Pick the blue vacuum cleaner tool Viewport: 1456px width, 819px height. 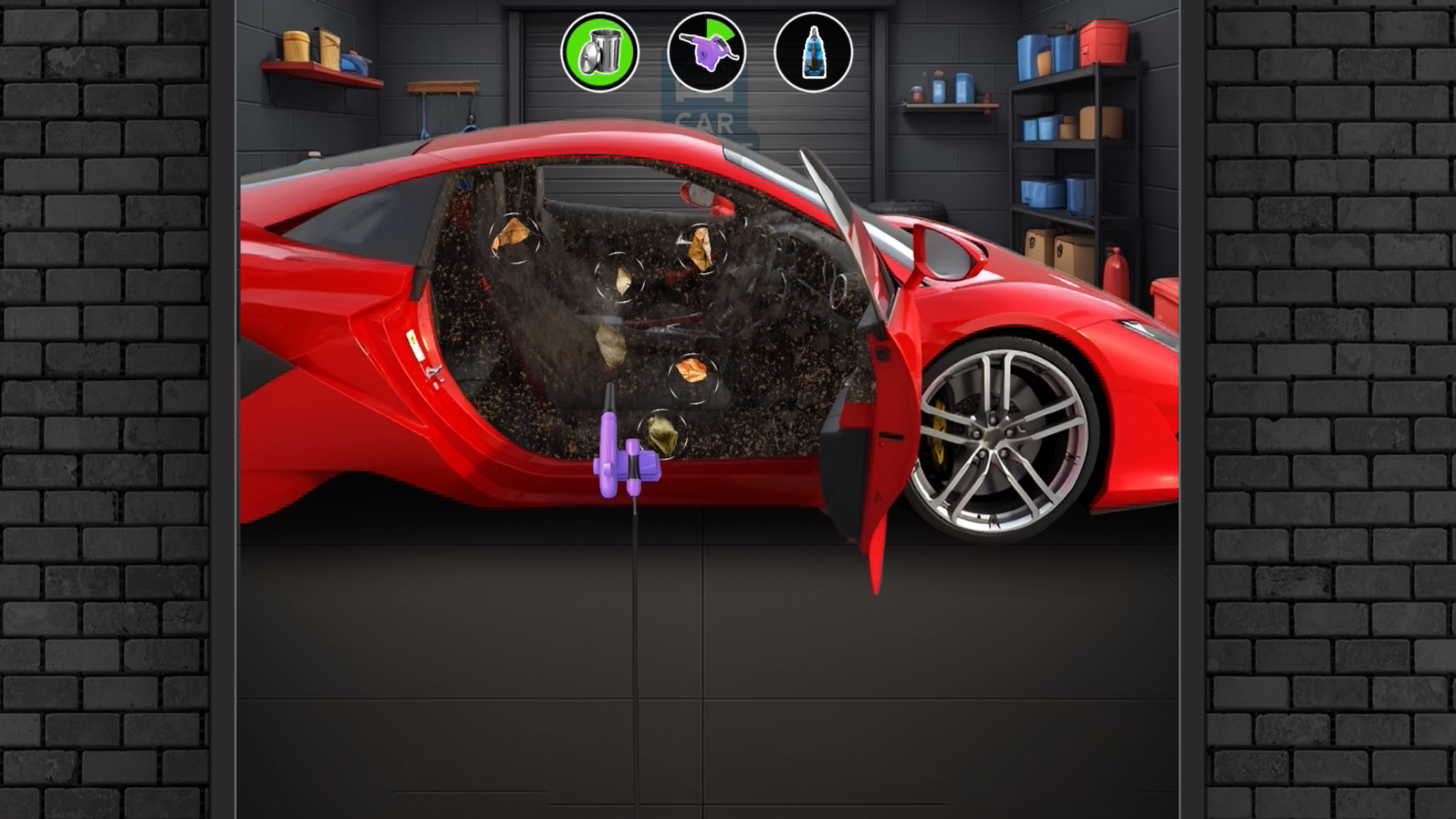(x=813, y=52)
